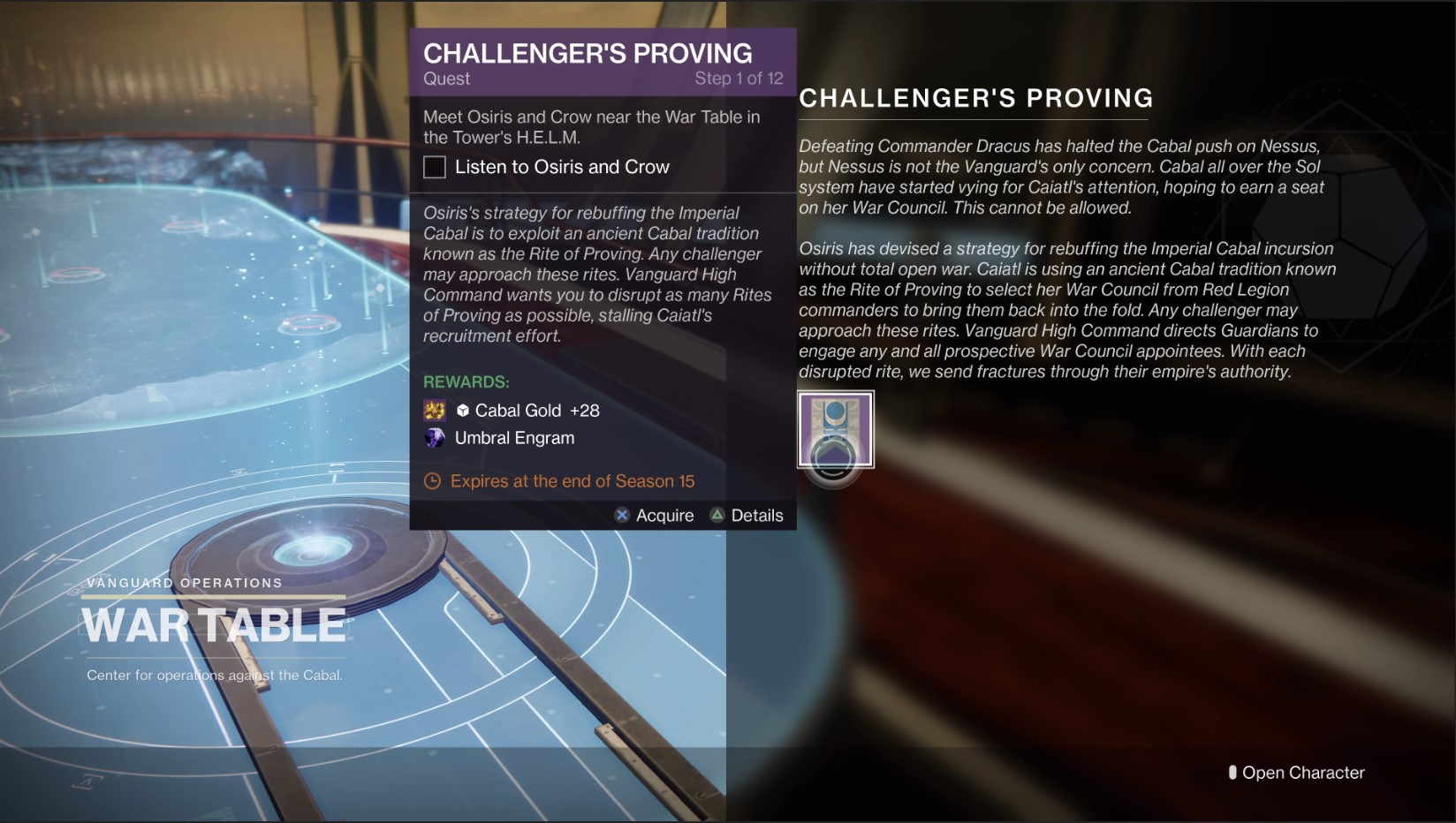Check the Listen to Osiris and Crow objective
This screenshot has width=1456, height=823.
pos(434,167)
